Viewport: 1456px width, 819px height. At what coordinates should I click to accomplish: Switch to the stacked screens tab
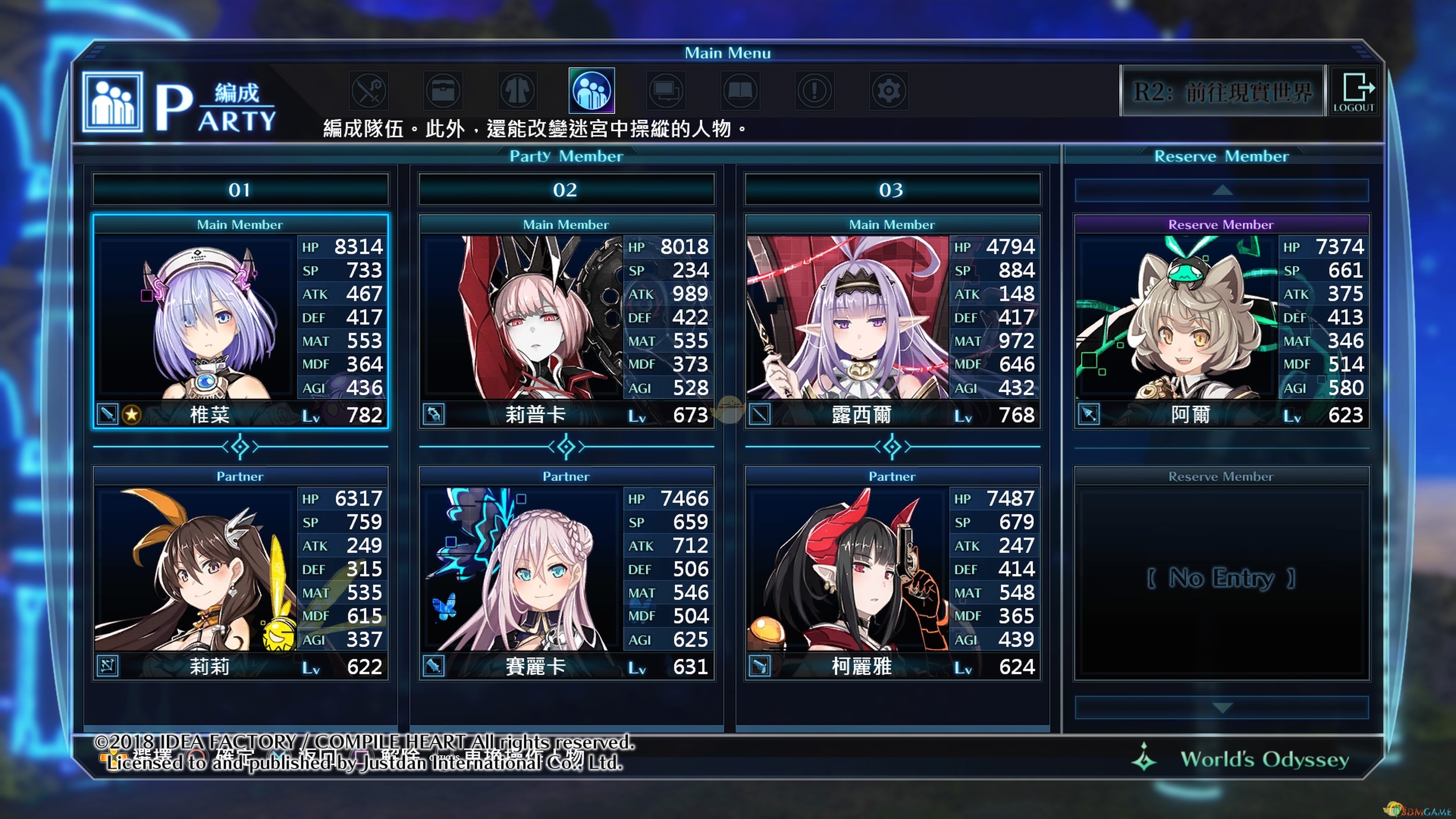(666, 91)
